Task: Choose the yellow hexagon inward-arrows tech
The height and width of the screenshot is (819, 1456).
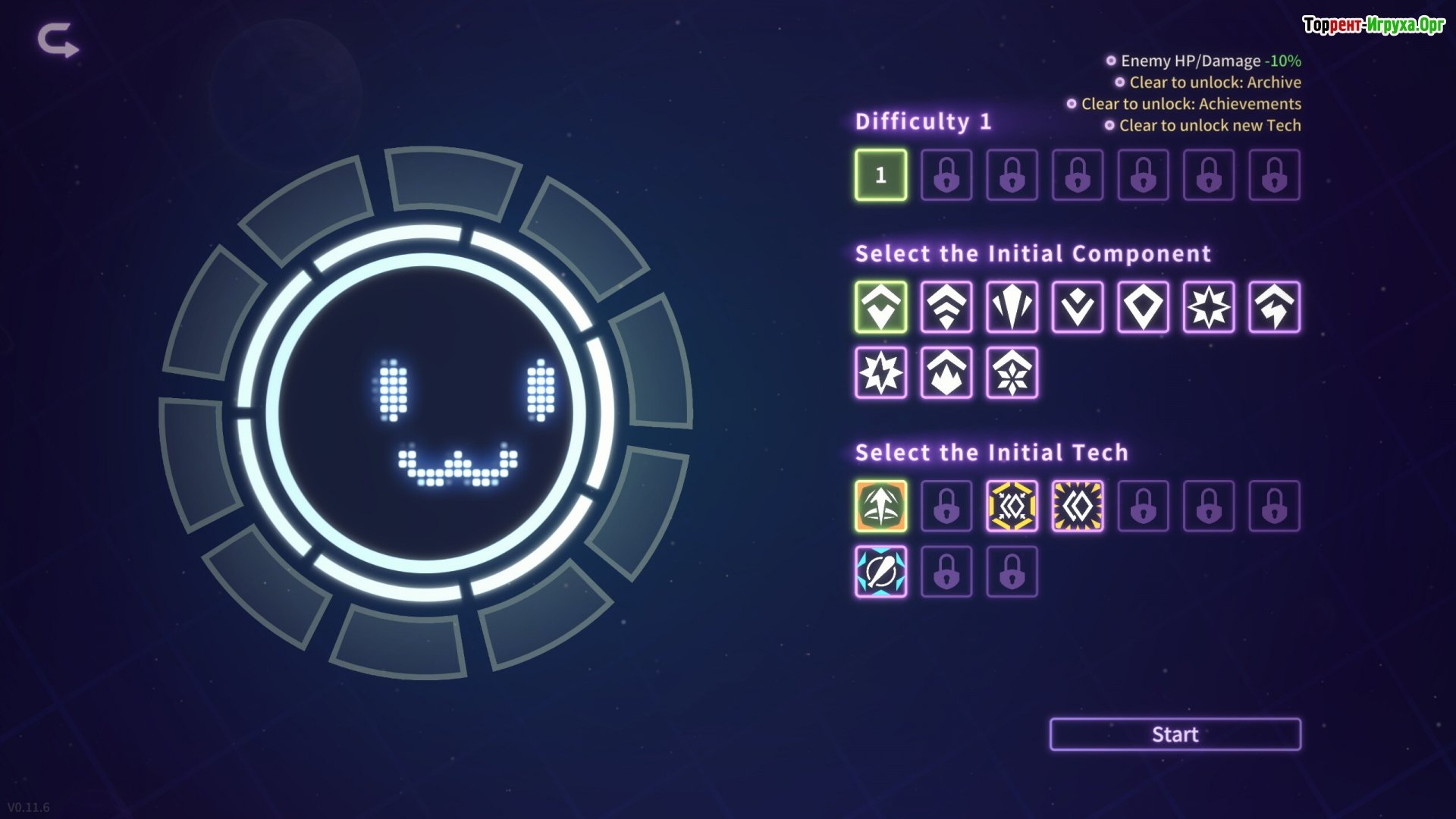Action: coord(1012,506)
